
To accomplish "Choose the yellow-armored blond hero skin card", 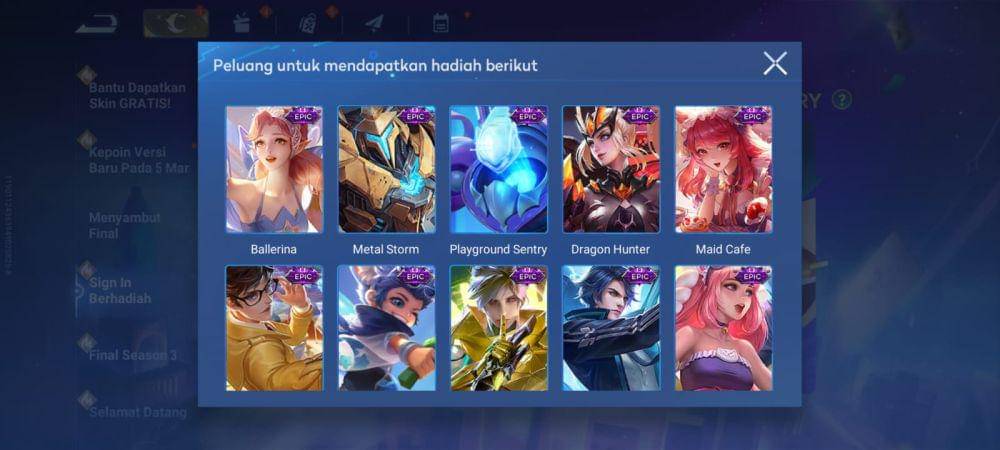I will [x=498, y=328].
